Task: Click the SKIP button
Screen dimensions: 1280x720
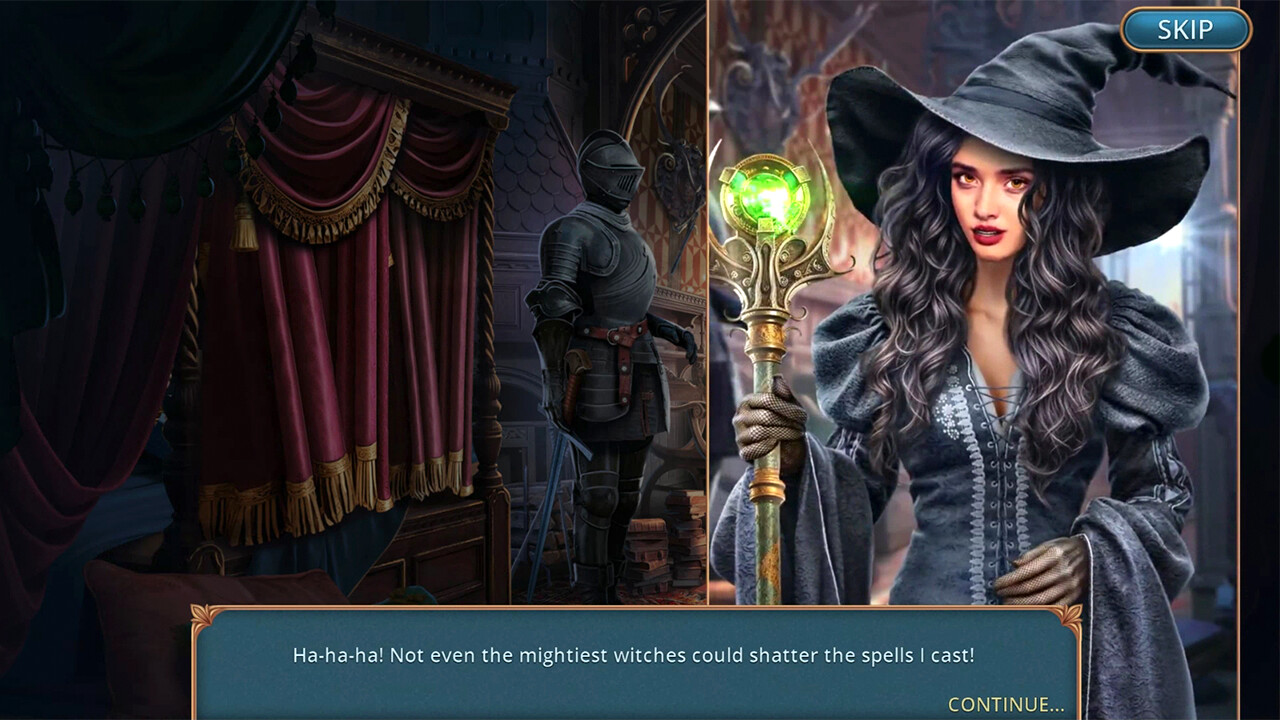Action: [1184, 30]
